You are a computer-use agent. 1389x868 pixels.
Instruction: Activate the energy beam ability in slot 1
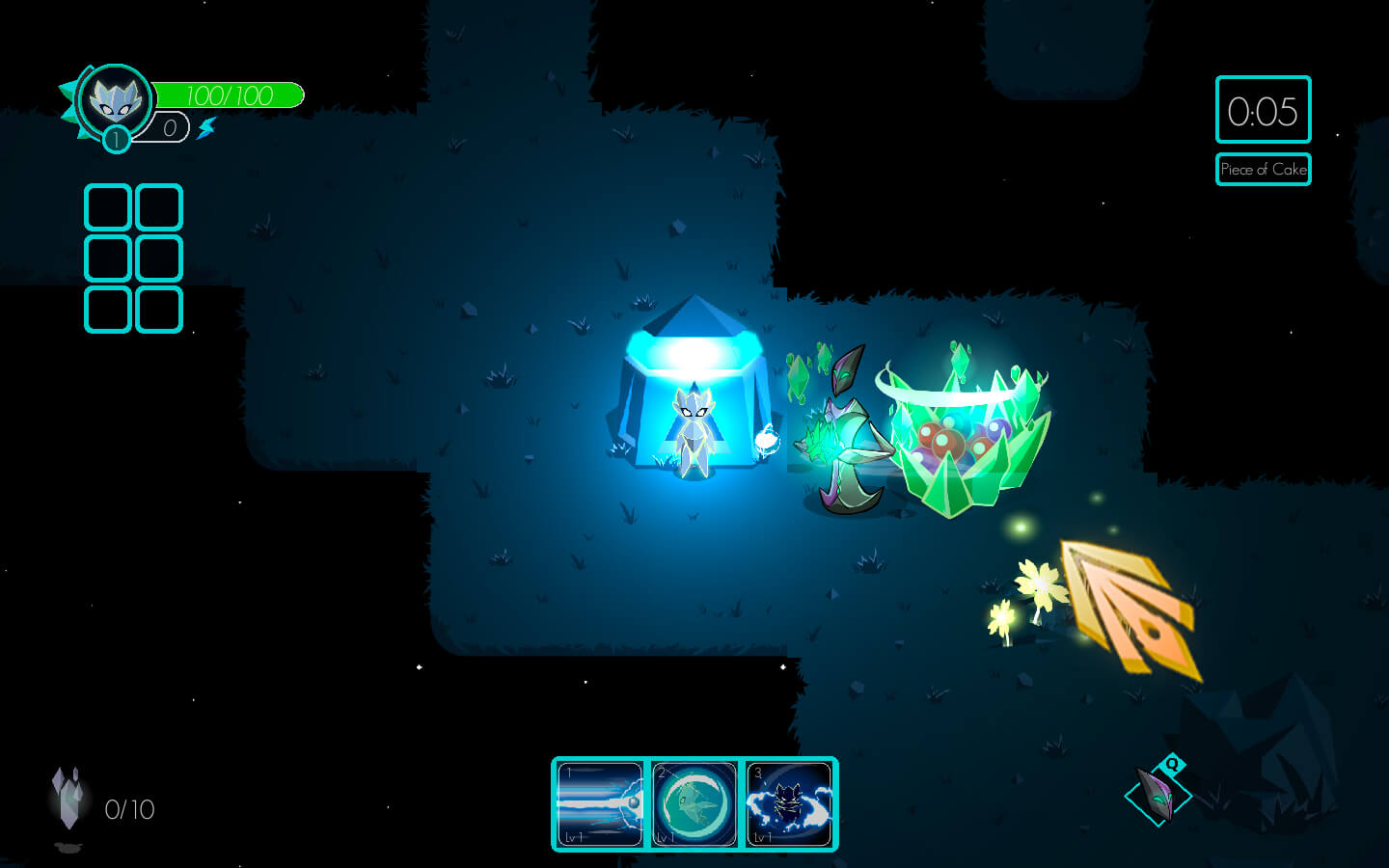coord(600,804)
